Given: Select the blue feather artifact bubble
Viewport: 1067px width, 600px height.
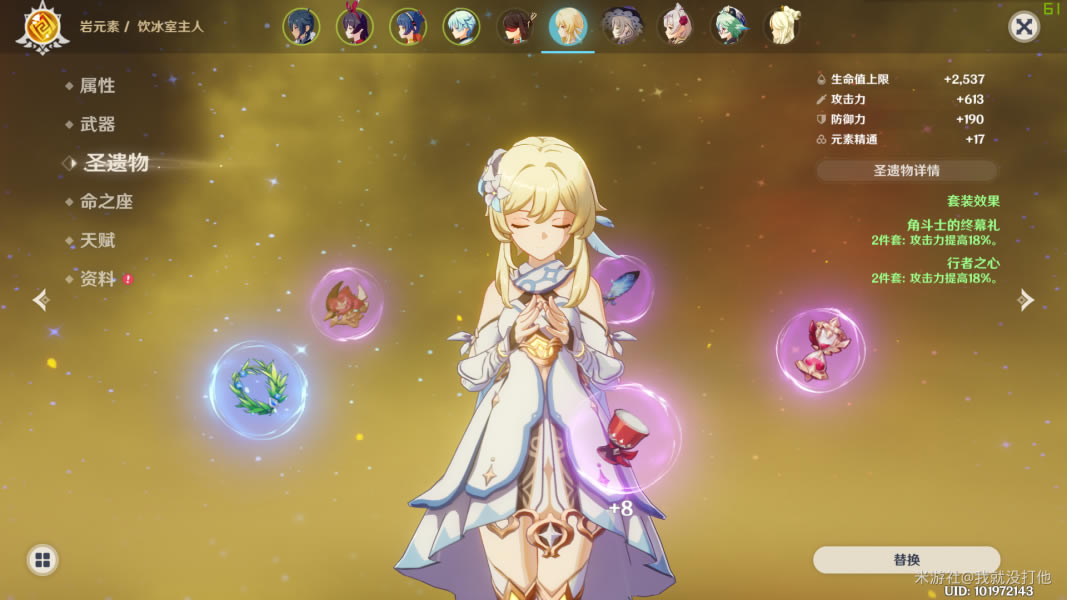Looking at the screenshot, I should pos(622,286).
